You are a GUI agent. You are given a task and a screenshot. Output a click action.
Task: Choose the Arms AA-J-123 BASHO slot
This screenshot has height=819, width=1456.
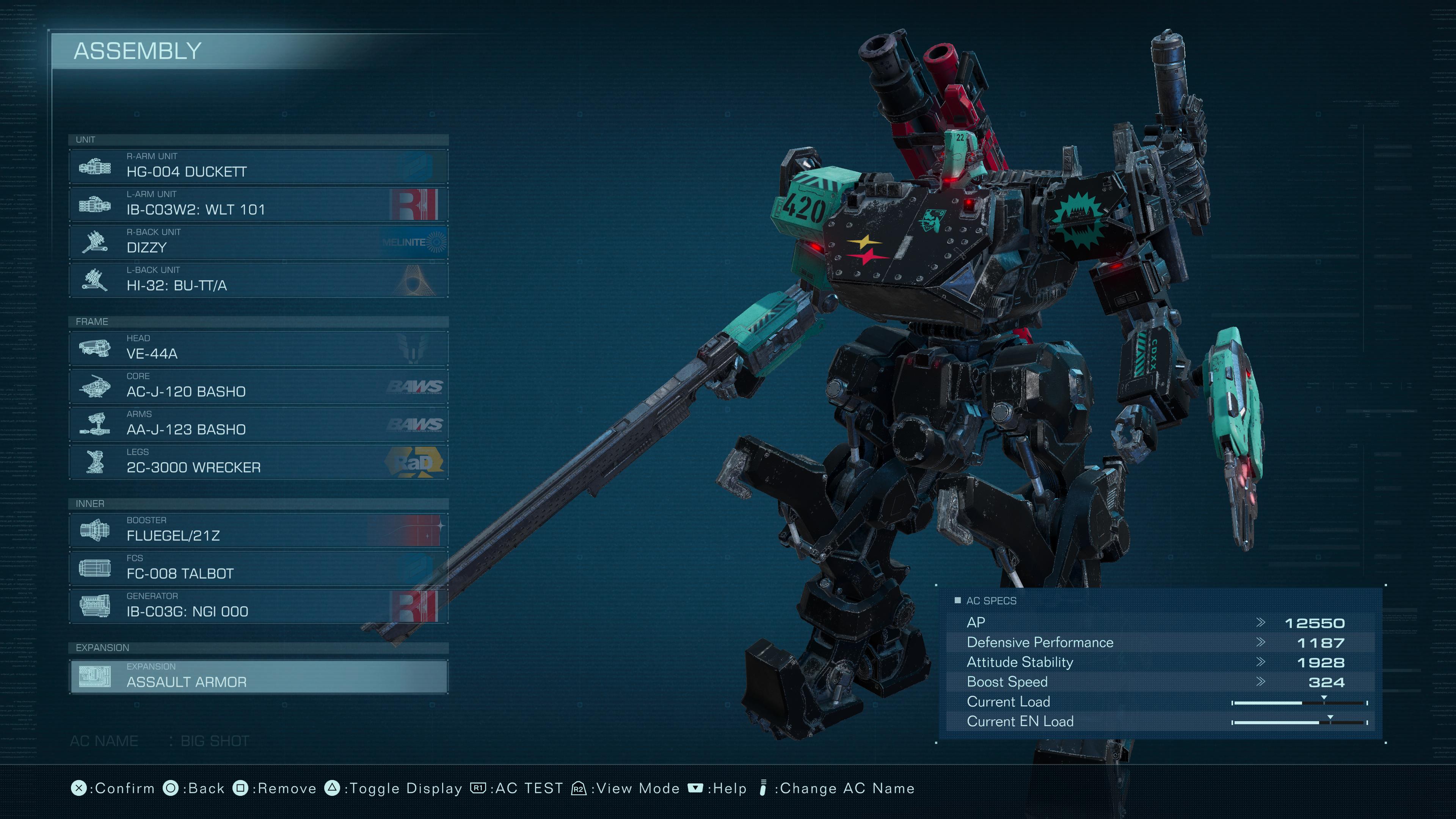pos(258,424)
